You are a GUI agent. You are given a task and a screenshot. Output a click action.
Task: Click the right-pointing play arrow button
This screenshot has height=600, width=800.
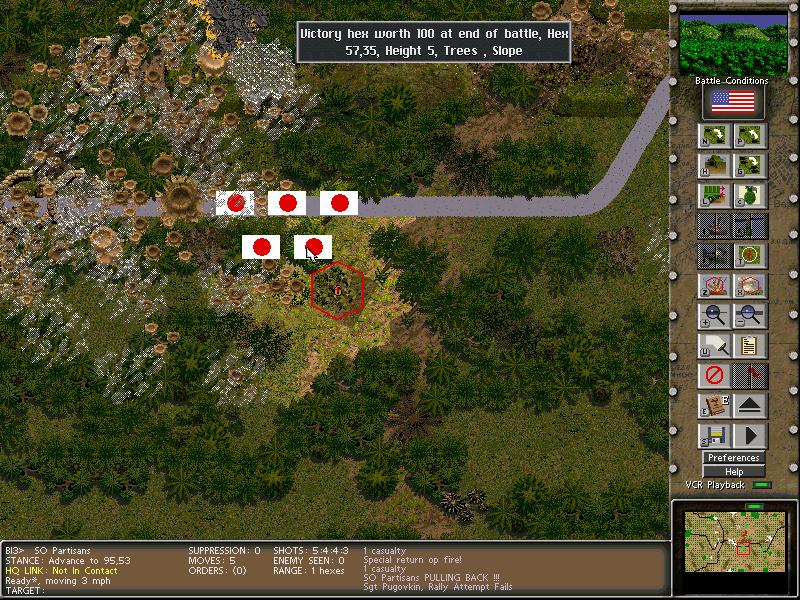pos(750,437)
